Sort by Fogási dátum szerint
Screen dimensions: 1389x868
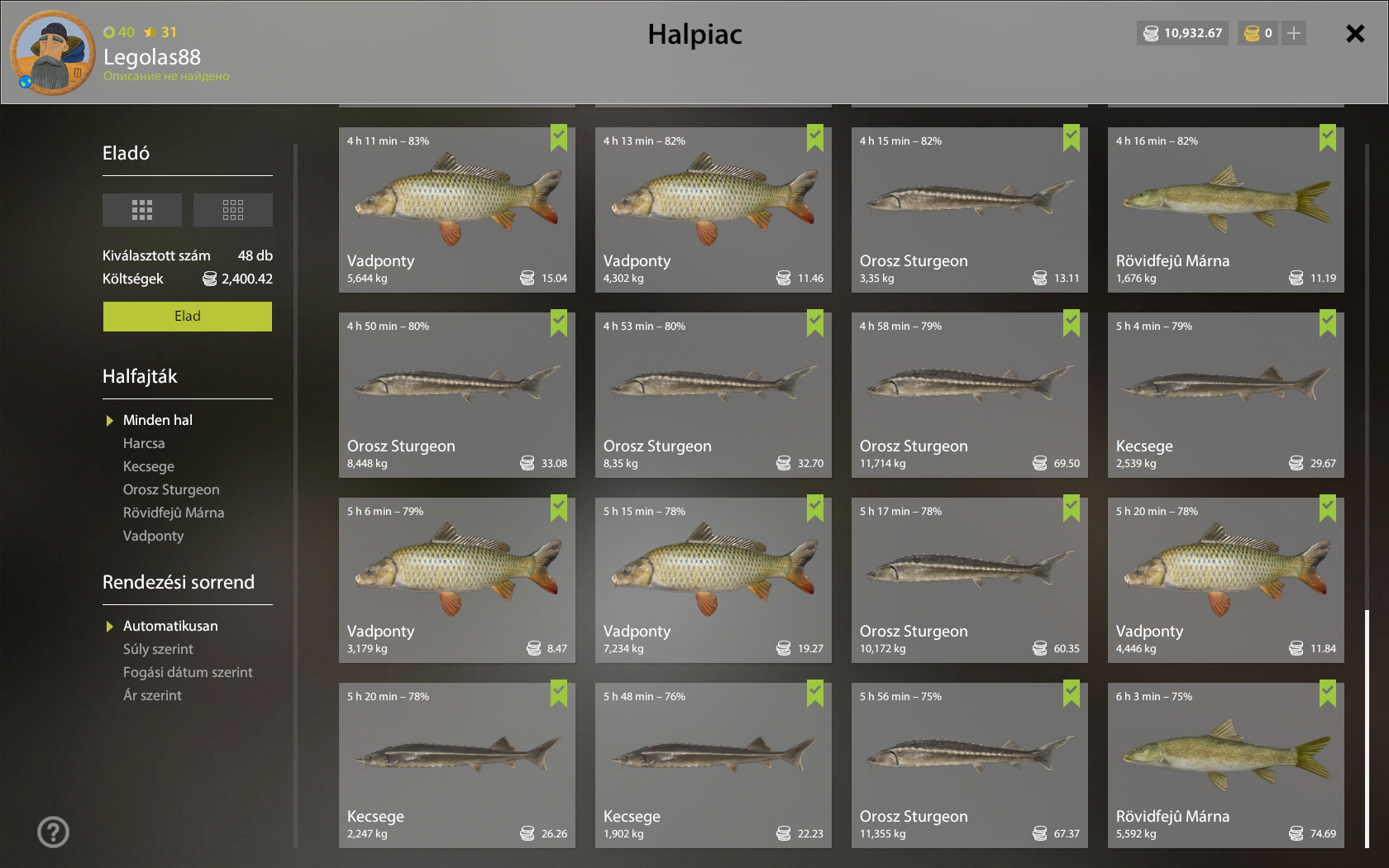click(188, 673)
